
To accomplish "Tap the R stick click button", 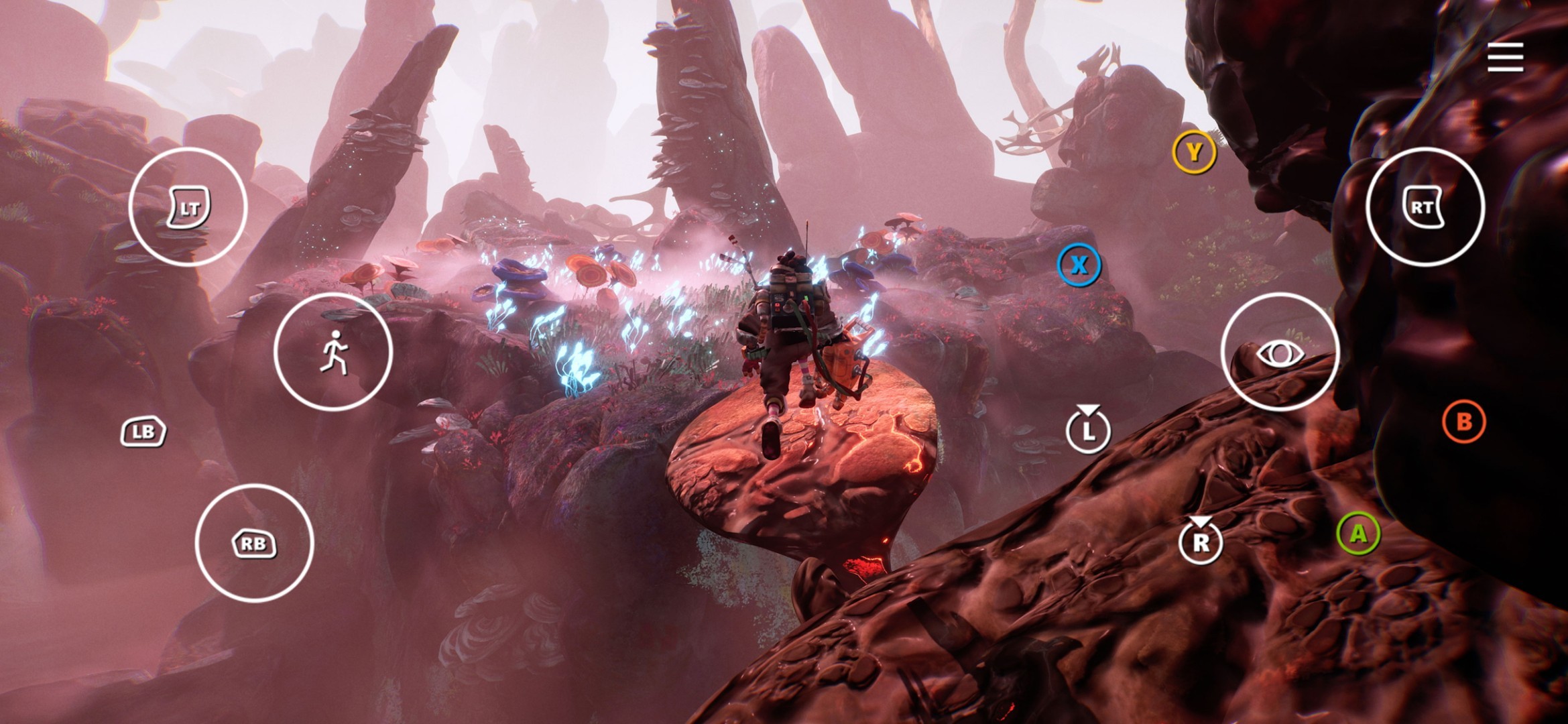I will pos(1200,541).
